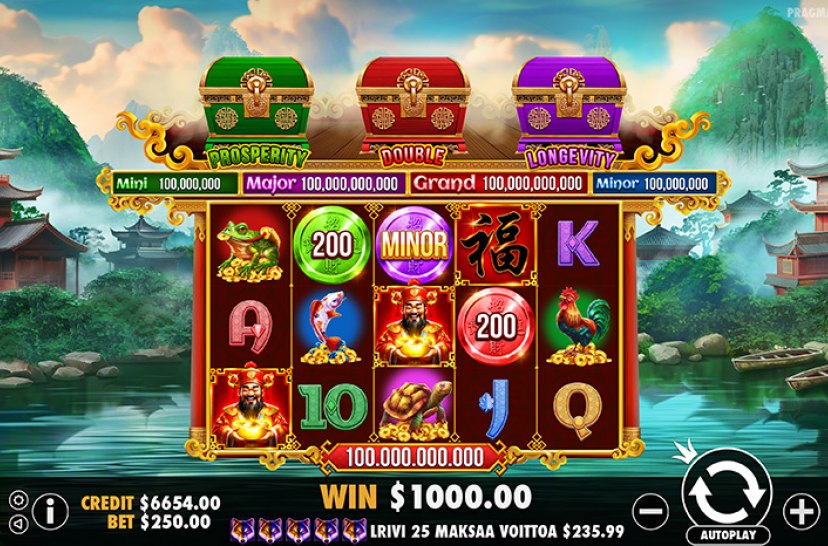Increase the bet with the plus button

click(x=800, y=511)
